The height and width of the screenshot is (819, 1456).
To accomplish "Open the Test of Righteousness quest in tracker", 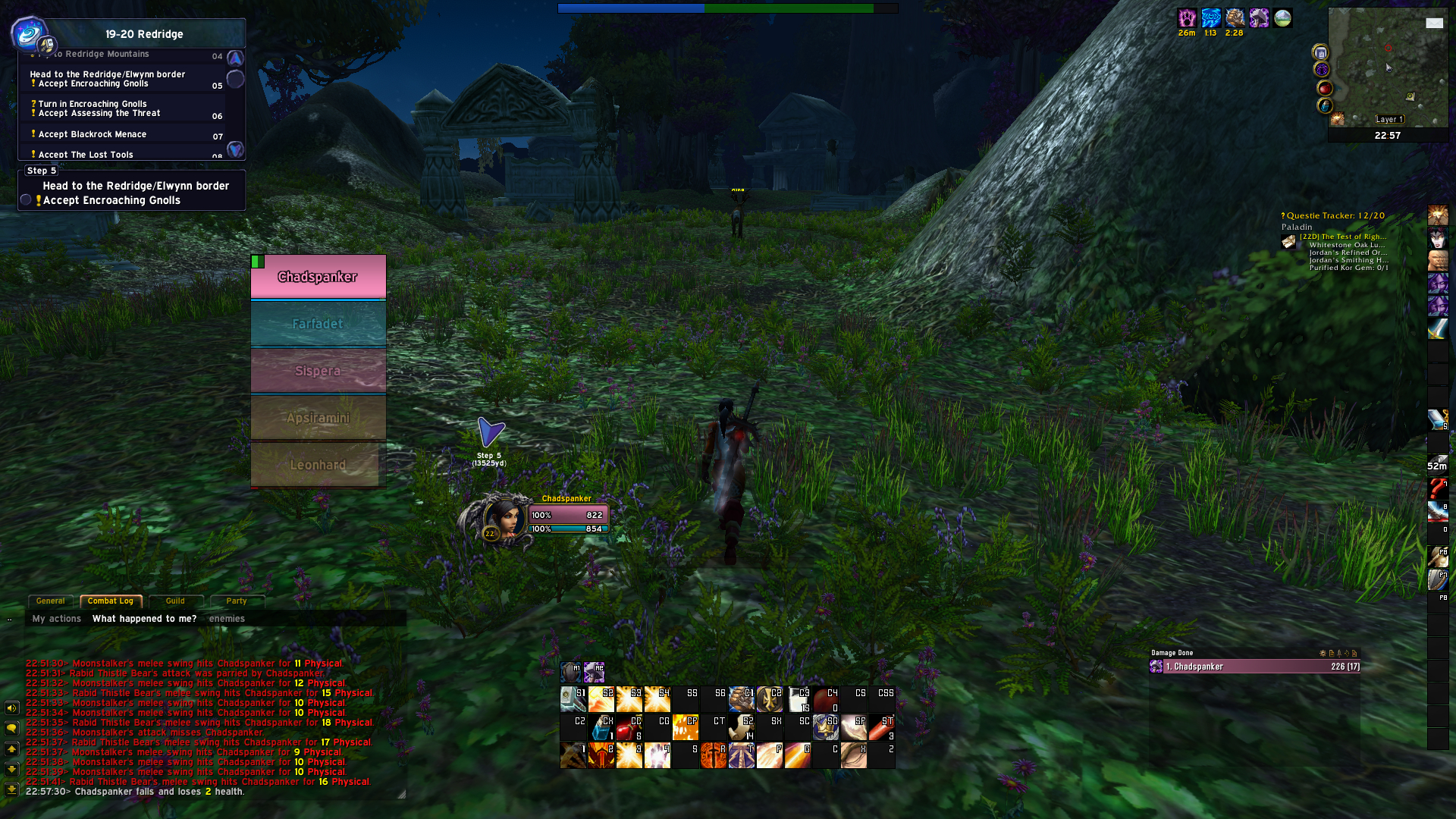I will (1343, 237).
